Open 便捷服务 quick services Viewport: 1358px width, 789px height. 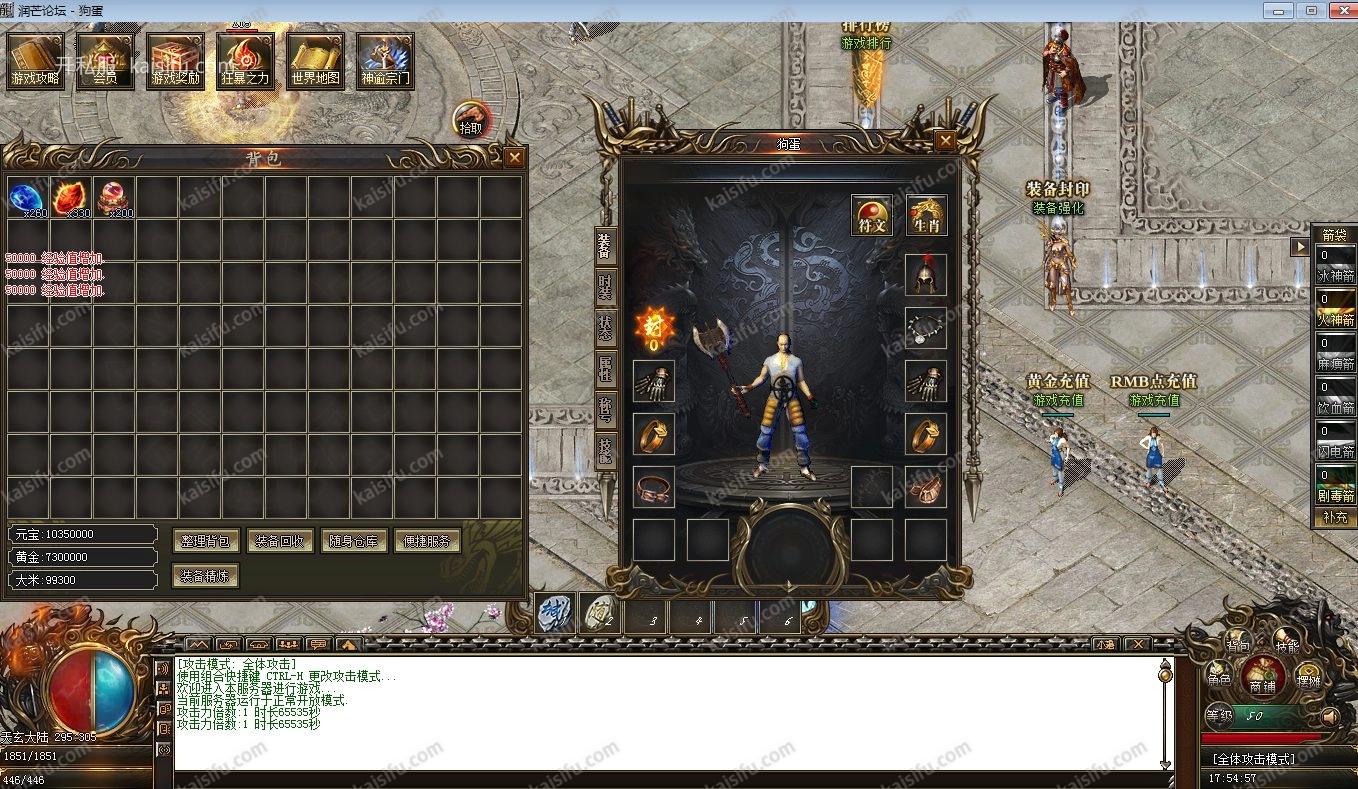427,541
